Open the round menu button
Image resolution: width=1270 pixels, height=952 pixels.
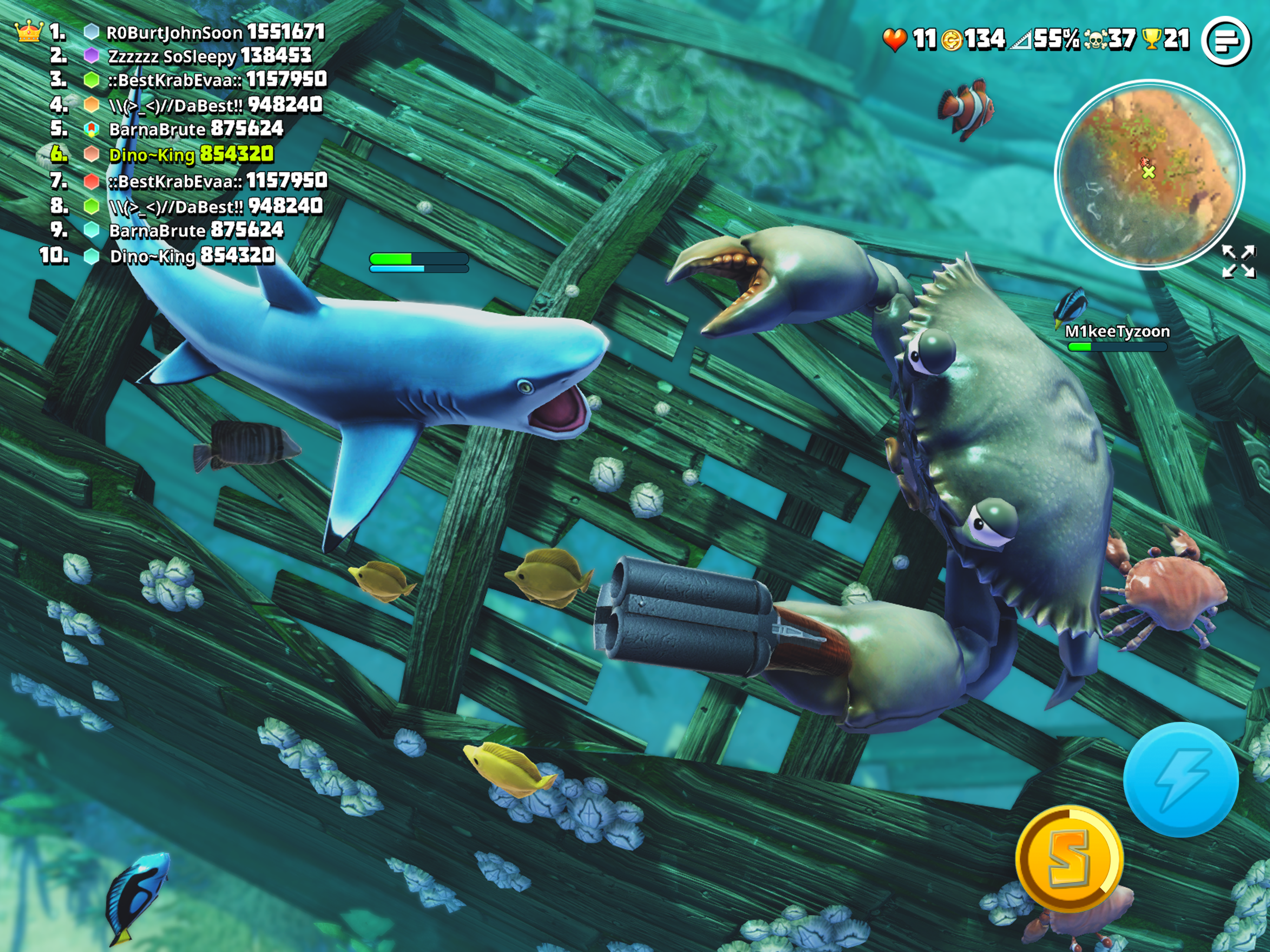coord(1226,41)
